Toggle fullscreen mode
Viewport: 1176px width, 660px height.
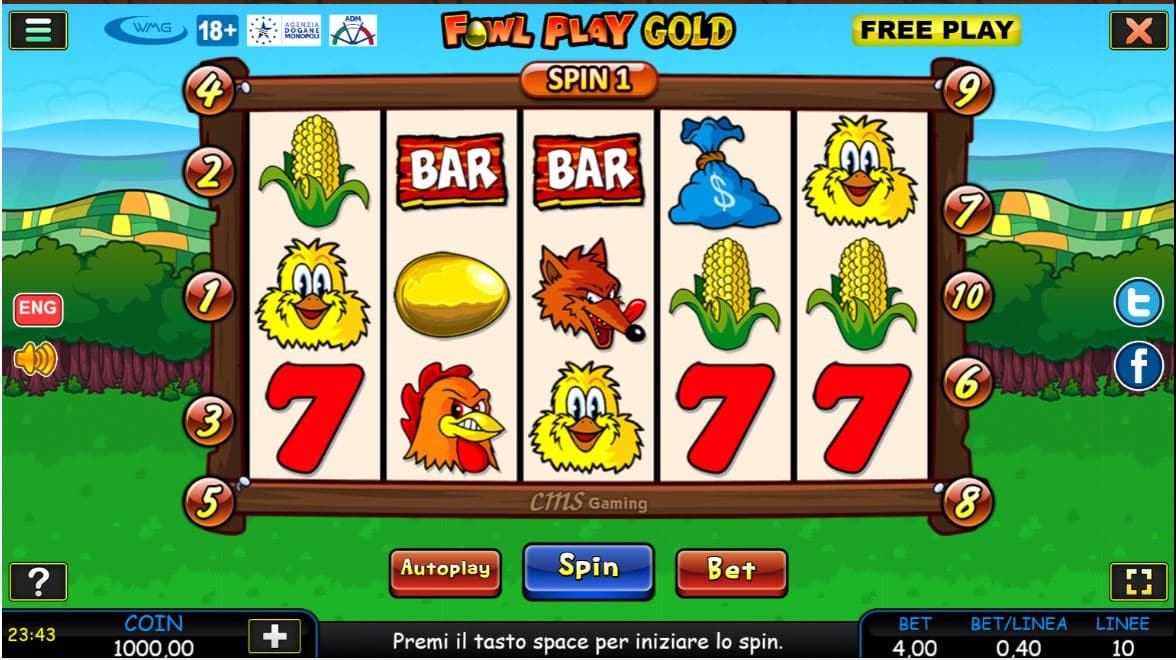(x=1138, y=582)
